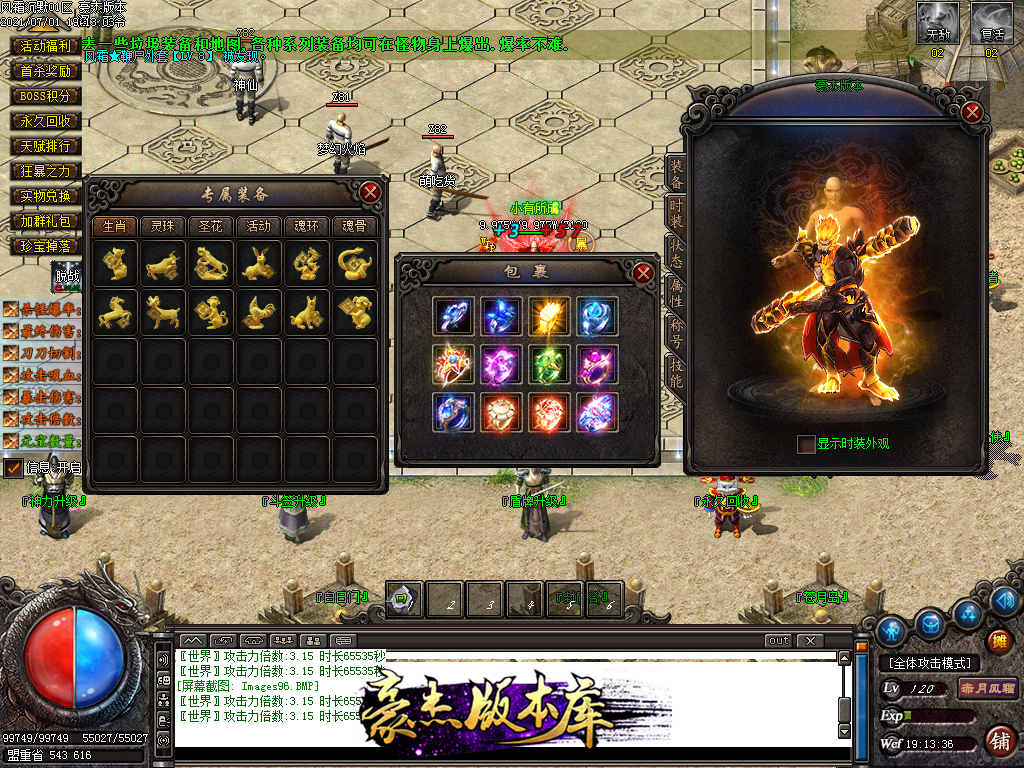Viewport: 1024px width, 768px height.
Task: Click the 全体攻击模式 attack mode button
Action: [929, 663]
